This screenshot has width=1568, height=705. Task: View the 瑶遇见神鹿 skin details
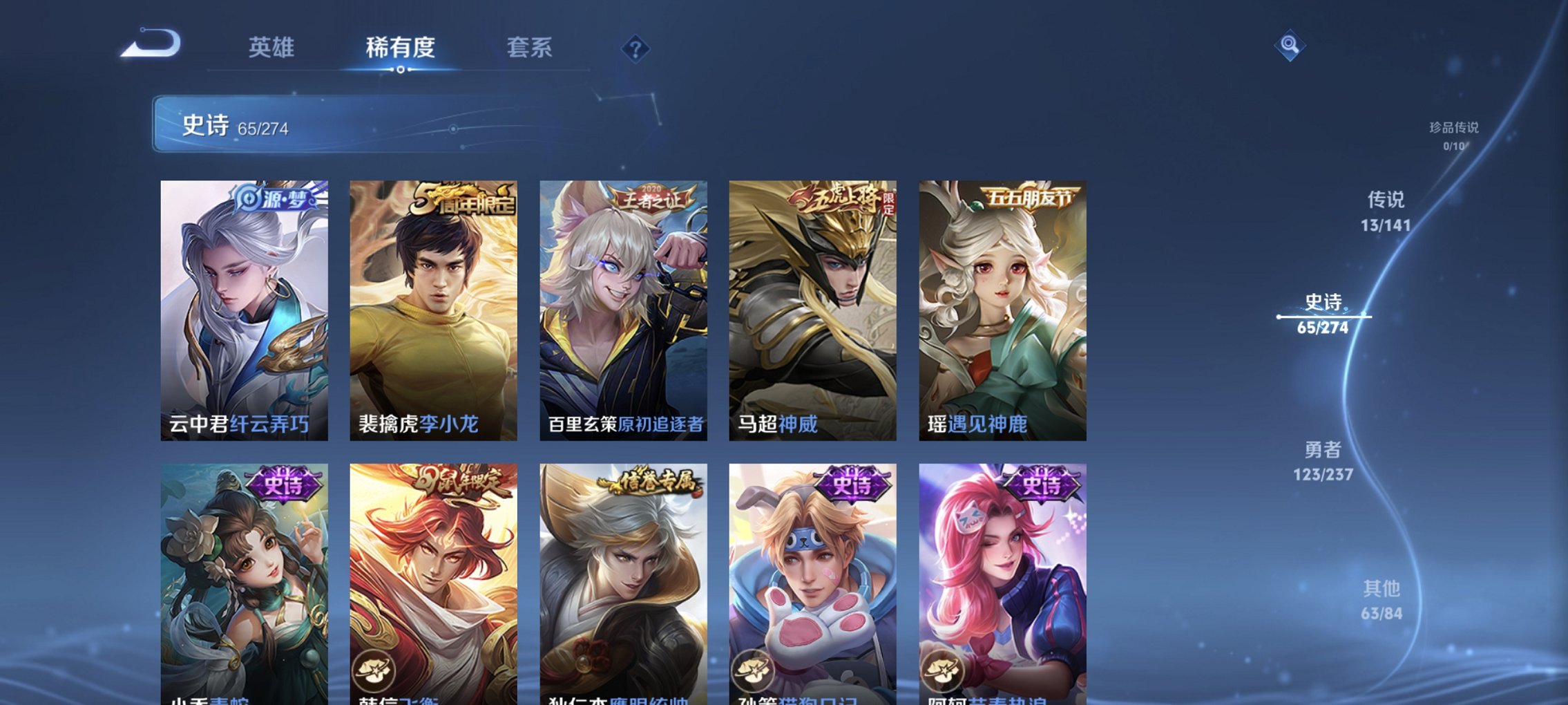[x=1000, y=311]
